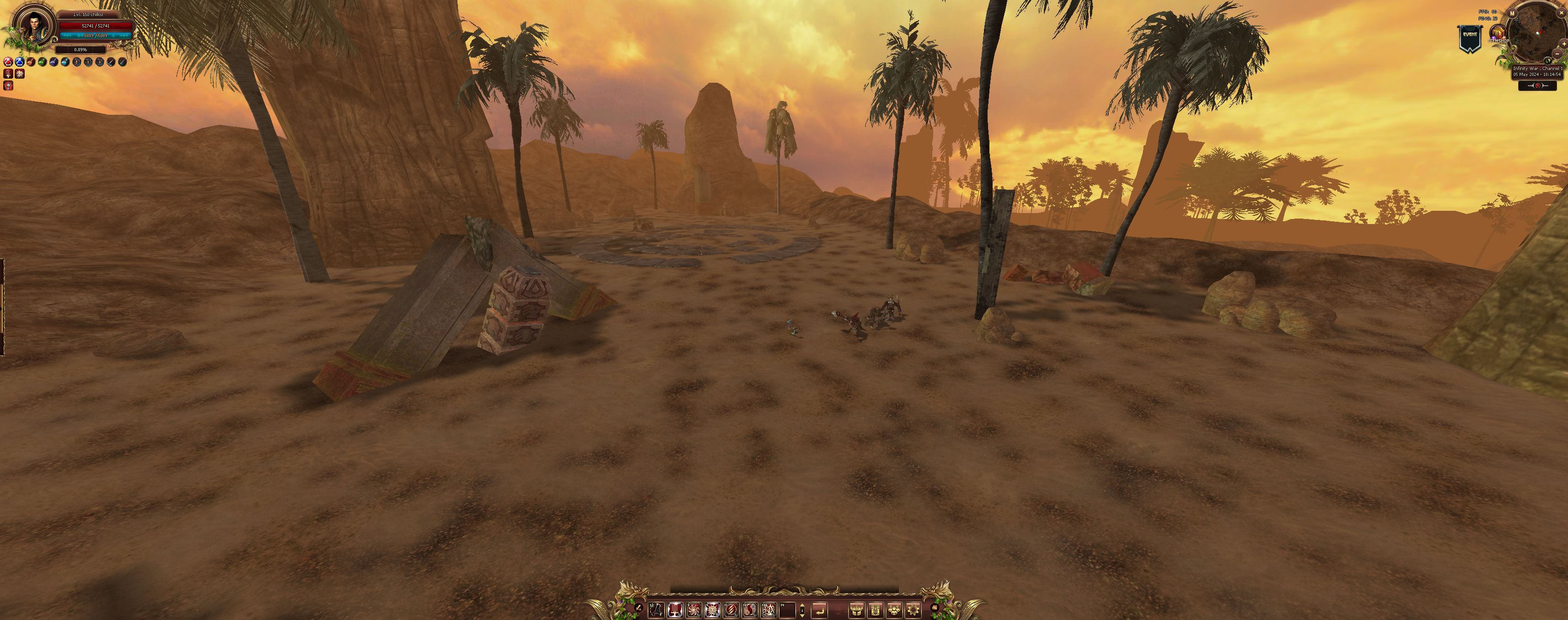Zoom in the minimap with plus button
The height and width of the screenshot is (620, 1568).
click(x=1564, y=44)
